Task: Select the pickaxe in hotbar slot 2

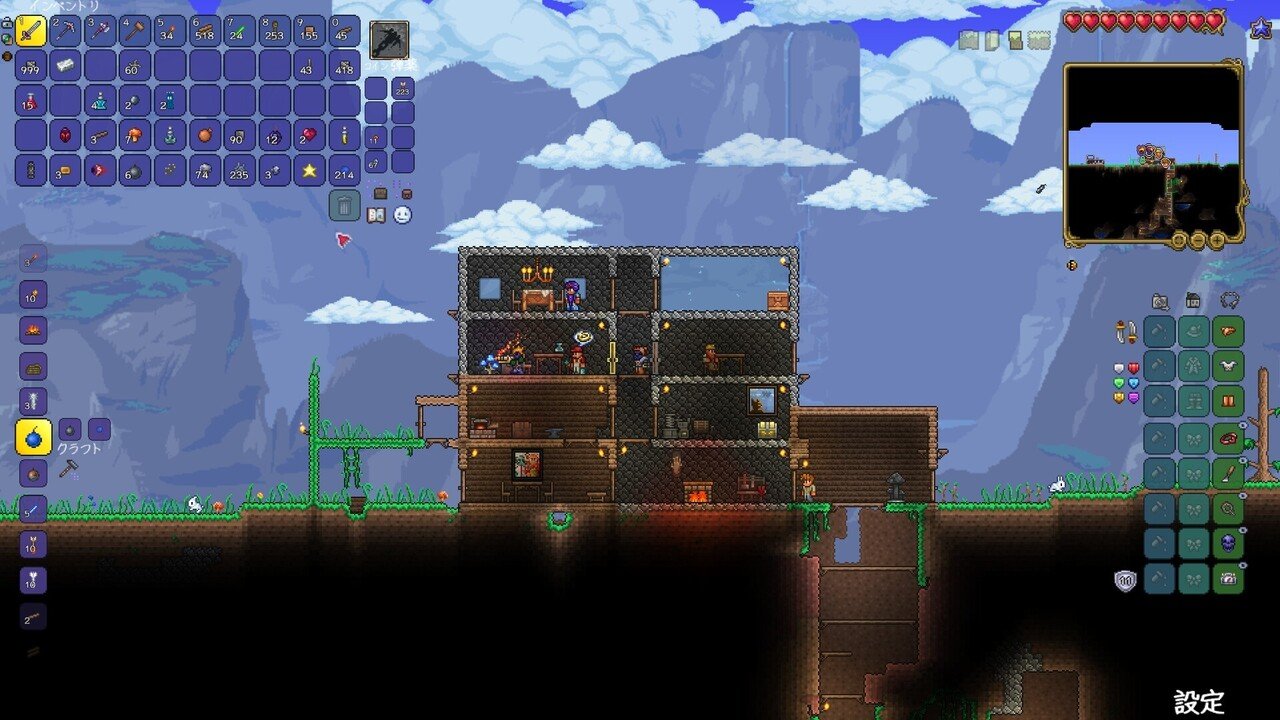Action: pyautogui.click(x=65, y=32)
